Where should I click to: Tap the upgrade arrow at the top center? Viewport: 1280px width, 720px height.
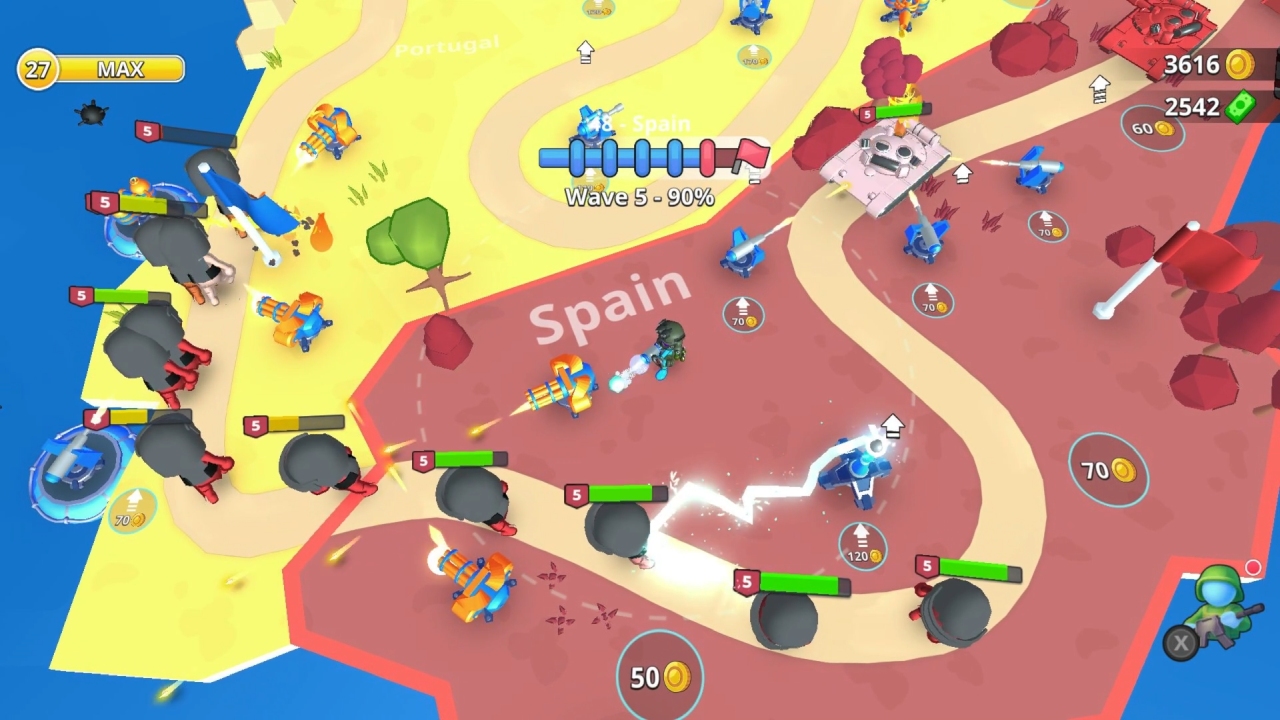586,52
